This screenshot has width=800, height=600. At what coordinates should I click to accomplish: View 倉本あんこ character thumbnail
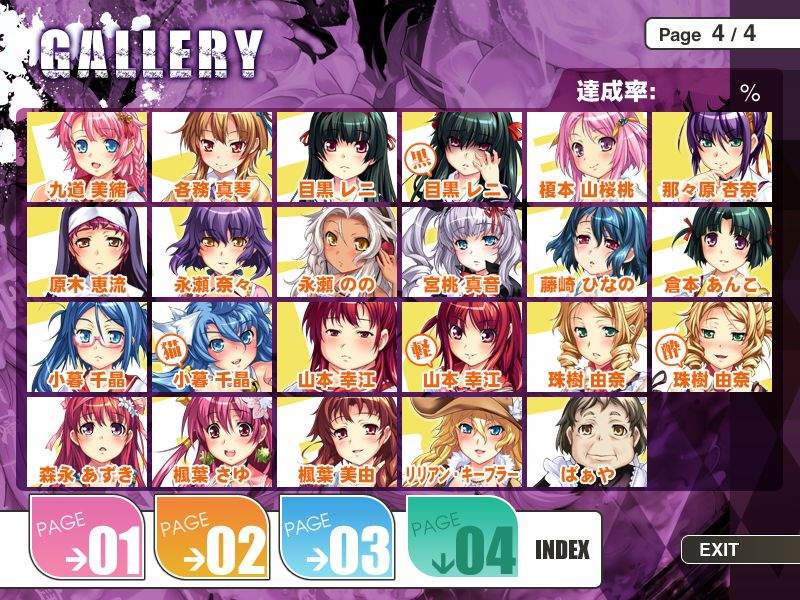pos(712,251)
